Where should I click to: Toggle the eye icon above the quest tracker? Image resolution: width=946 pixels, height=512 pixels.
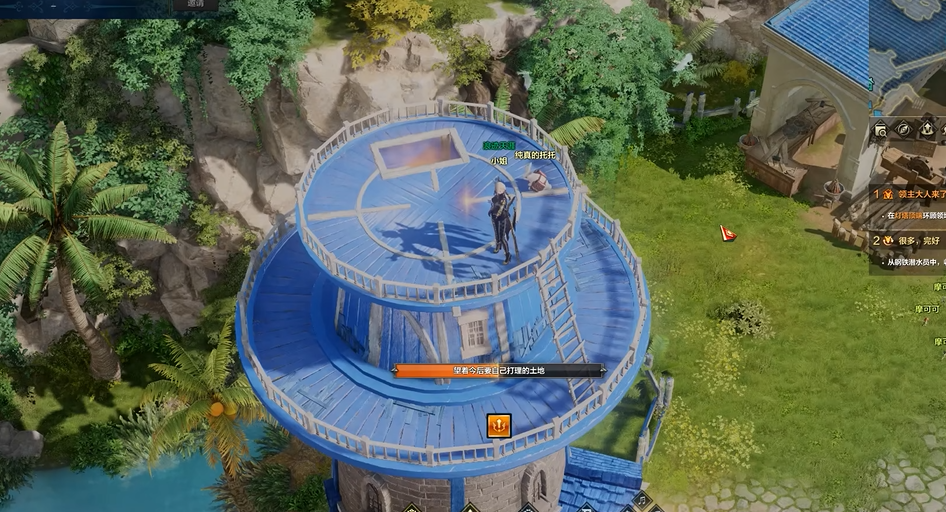[x=904, y=129]
